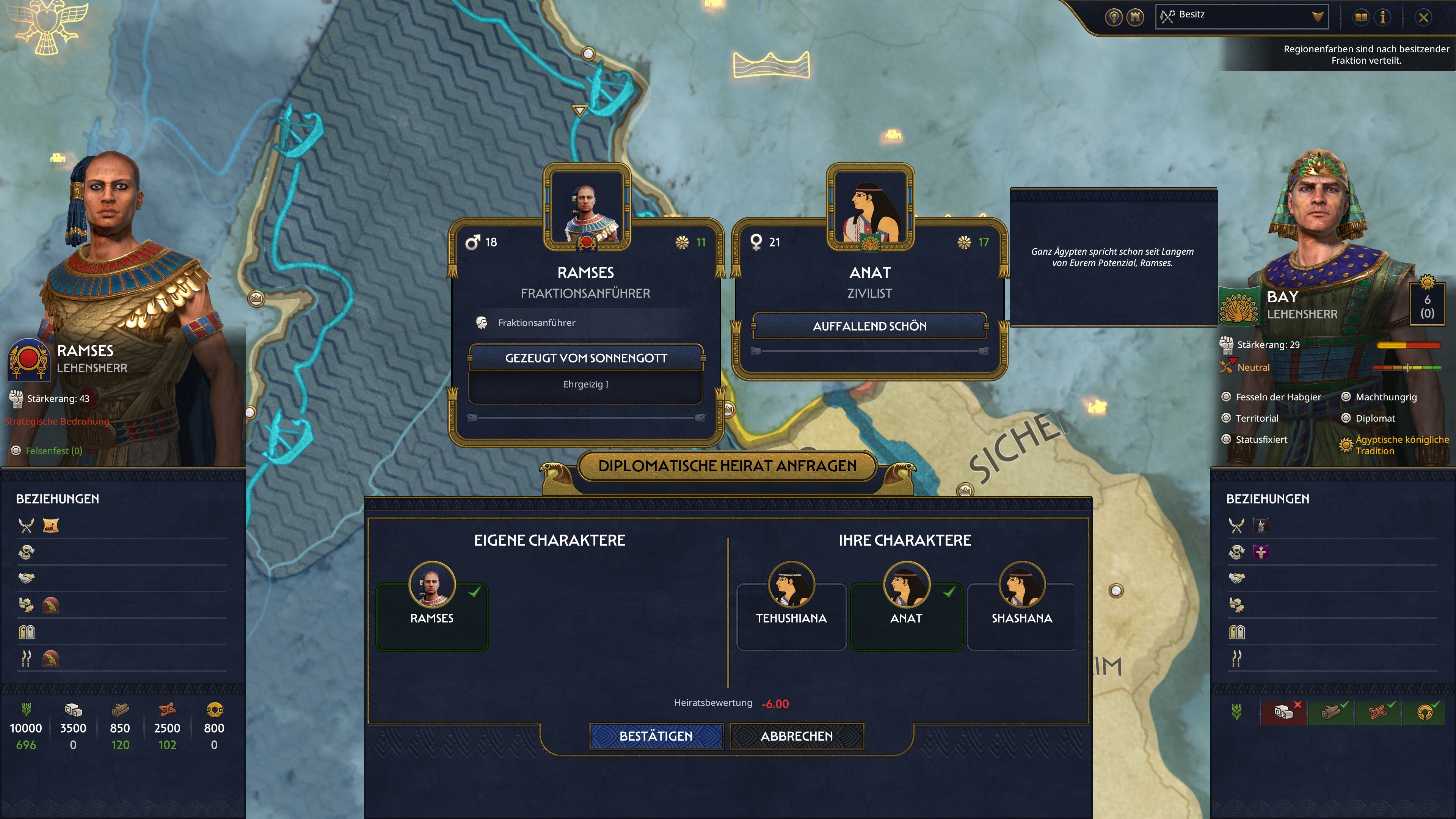Cancel with the Abbrechen button
Image resolution: width=1456 pixels, height=819 pixels.
tap(796, 736)
